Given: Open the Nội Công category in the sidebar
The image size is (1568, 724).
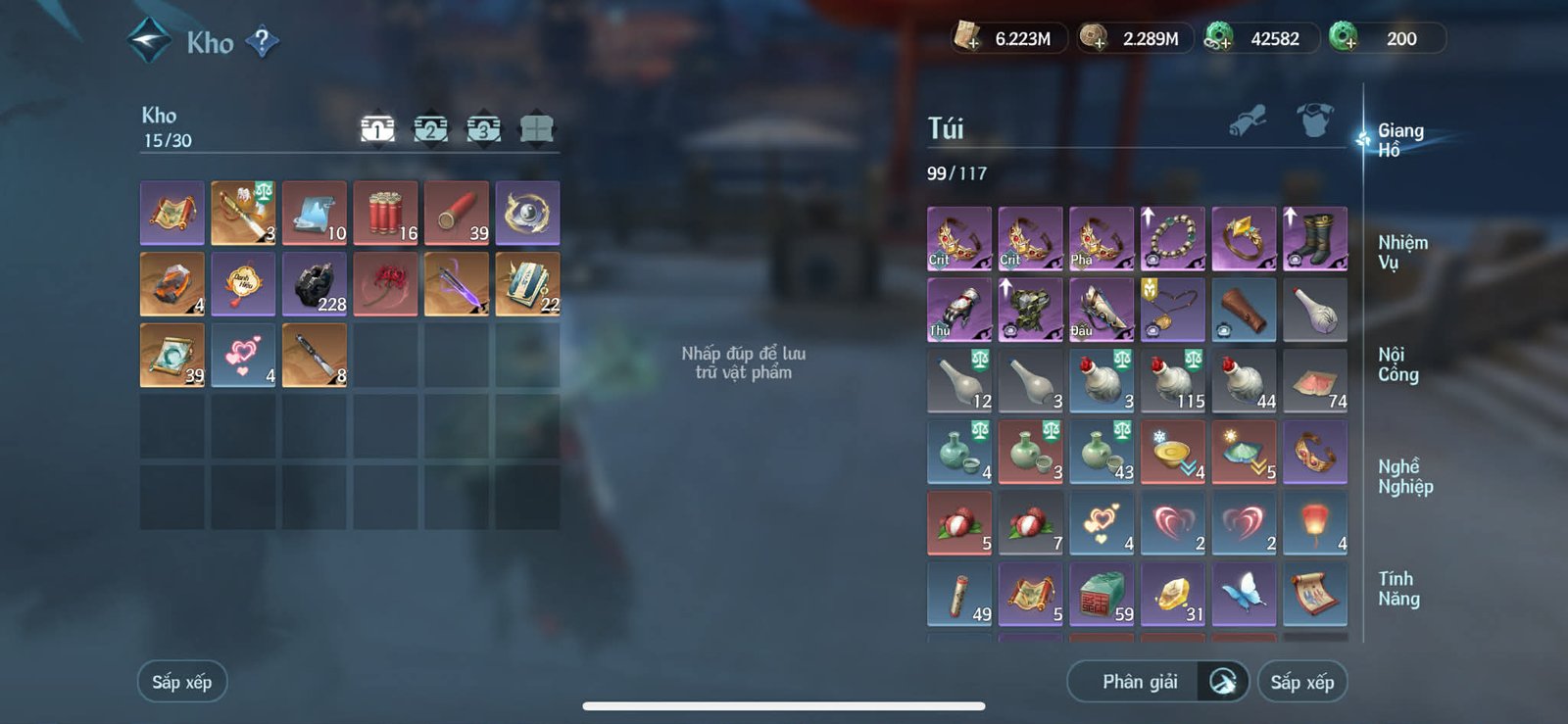Looking at the screenshot, I should [x=1398, y=366].
